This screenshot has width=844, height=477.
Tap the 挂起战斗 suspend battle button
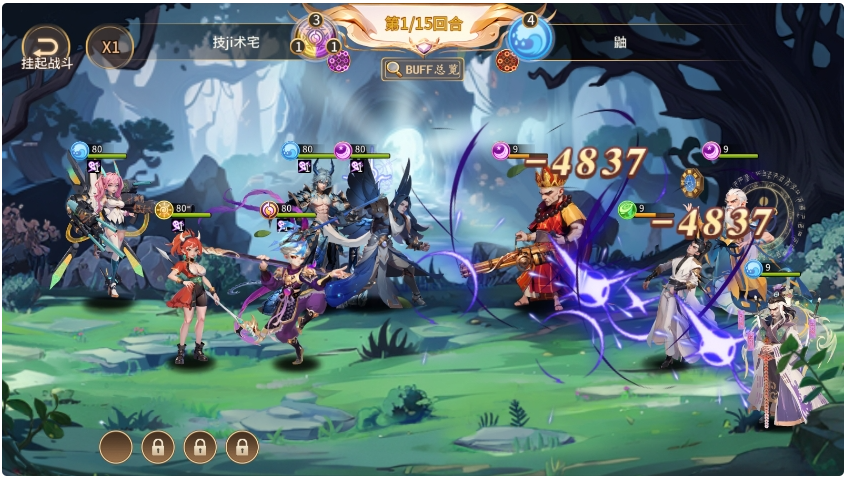click(46, 46)
